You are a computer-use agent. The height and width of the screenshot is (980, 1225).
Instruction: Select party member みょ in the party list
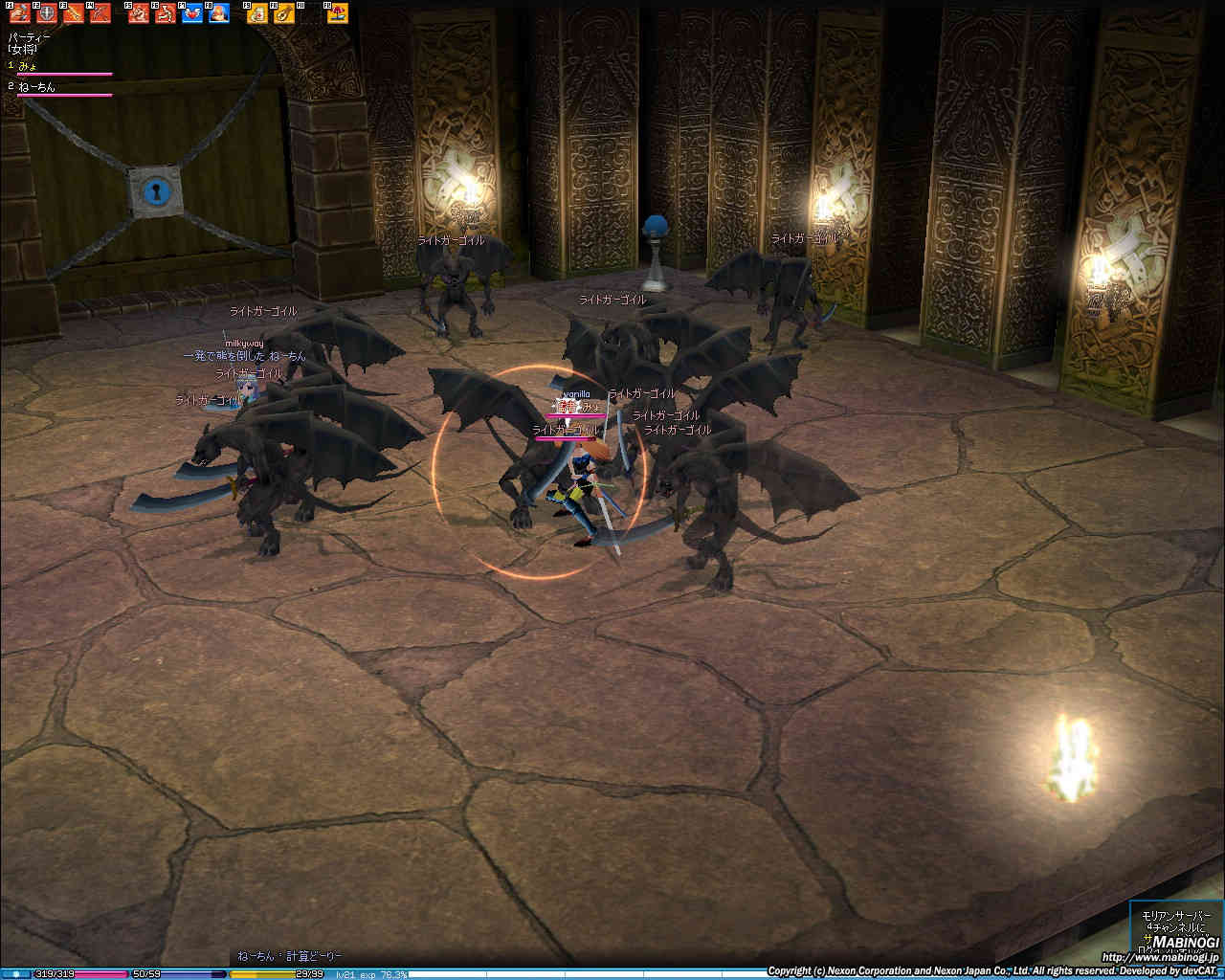point(29,64)
